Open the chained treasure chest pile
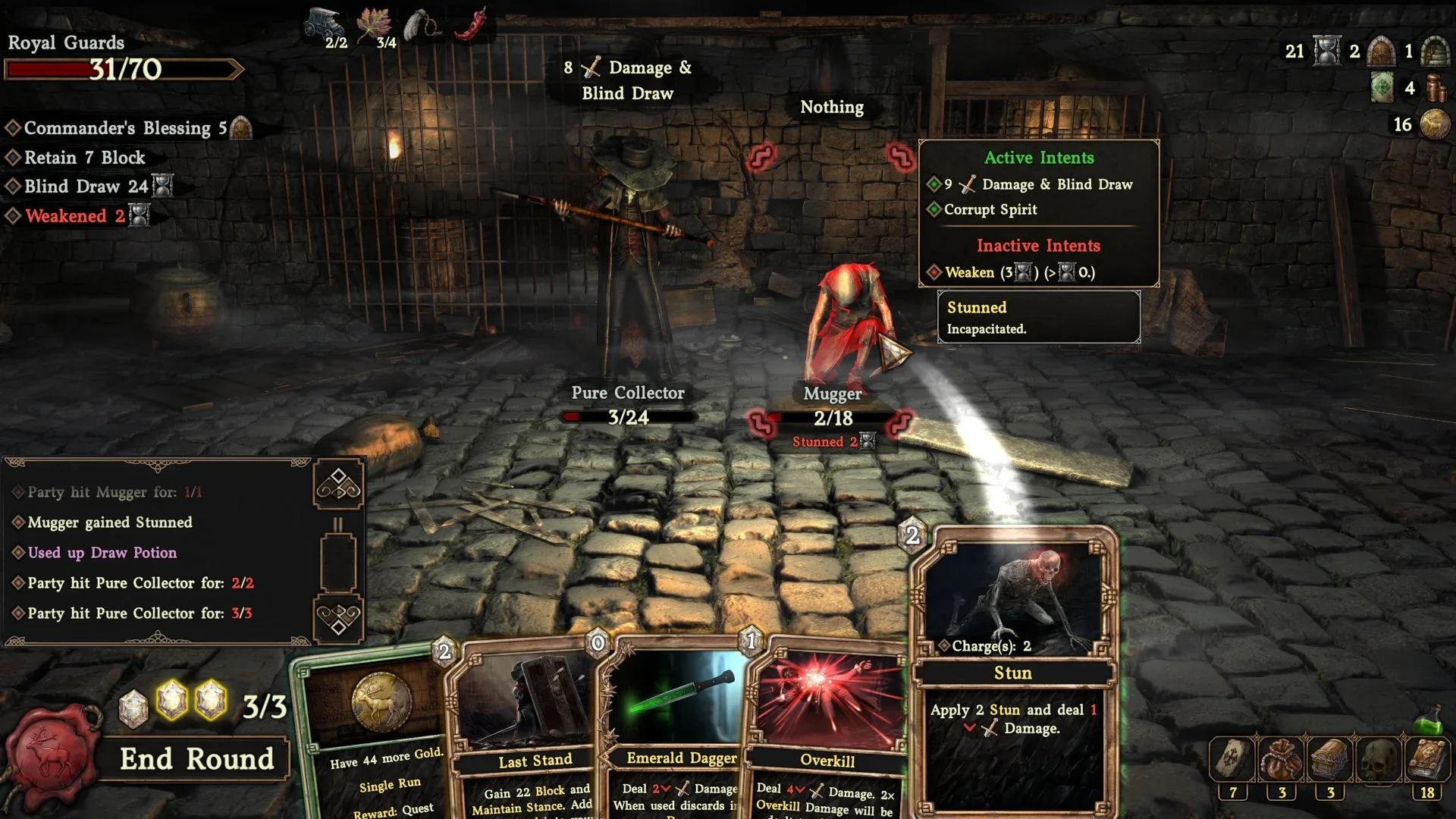Screen dimensions: 1456x819 click(x=1330, y=759)
